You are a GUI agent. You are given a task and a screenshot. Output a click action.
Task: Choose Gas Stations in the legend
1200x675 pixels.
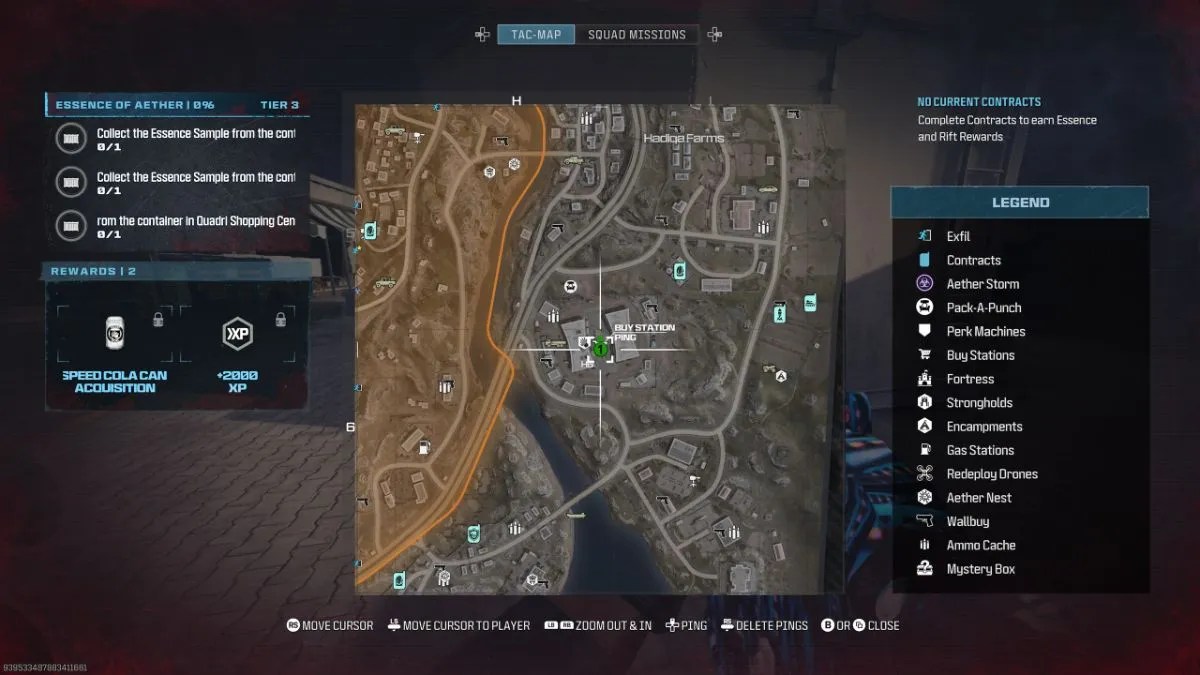980,450
